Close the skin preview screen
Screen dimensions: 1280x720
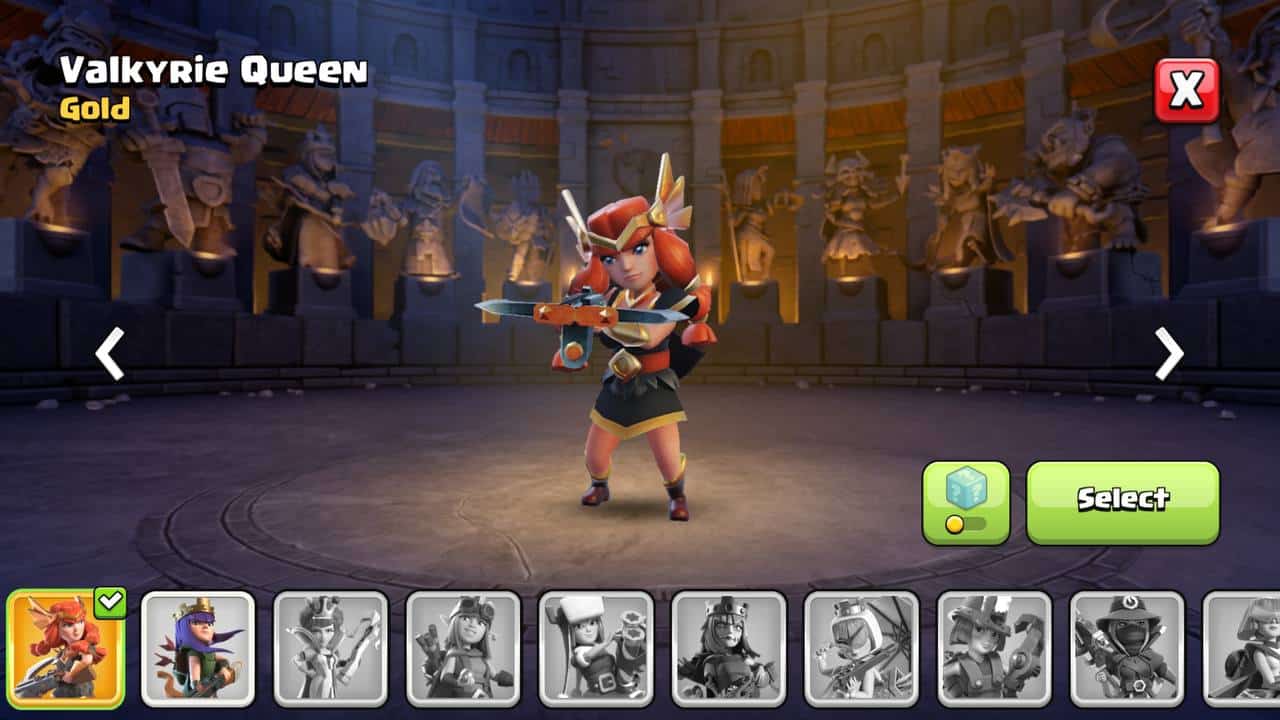(1187, 90)
